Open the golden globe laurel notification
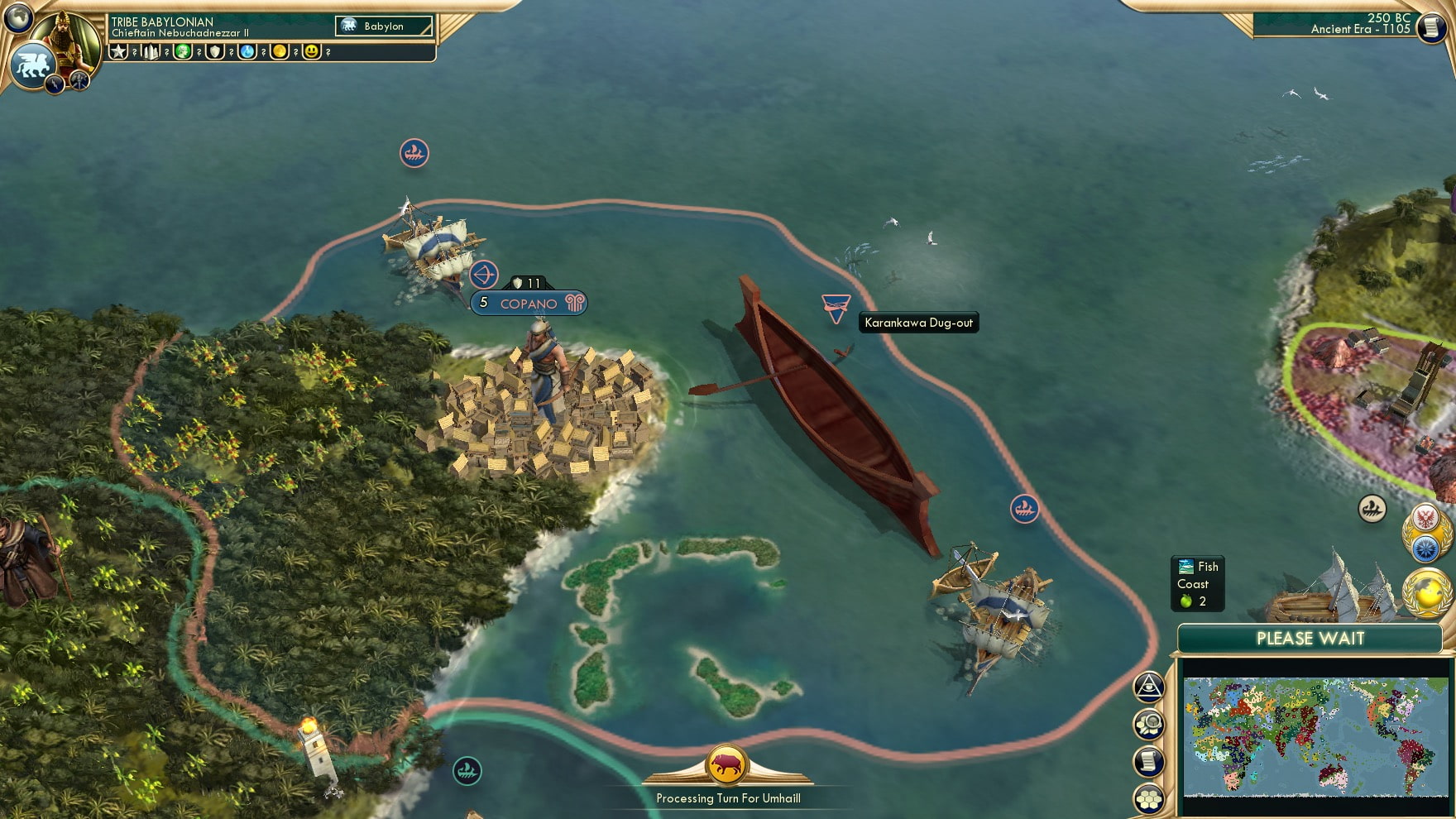Viewport: 1456px width, 819px height. click(1427, 592)
